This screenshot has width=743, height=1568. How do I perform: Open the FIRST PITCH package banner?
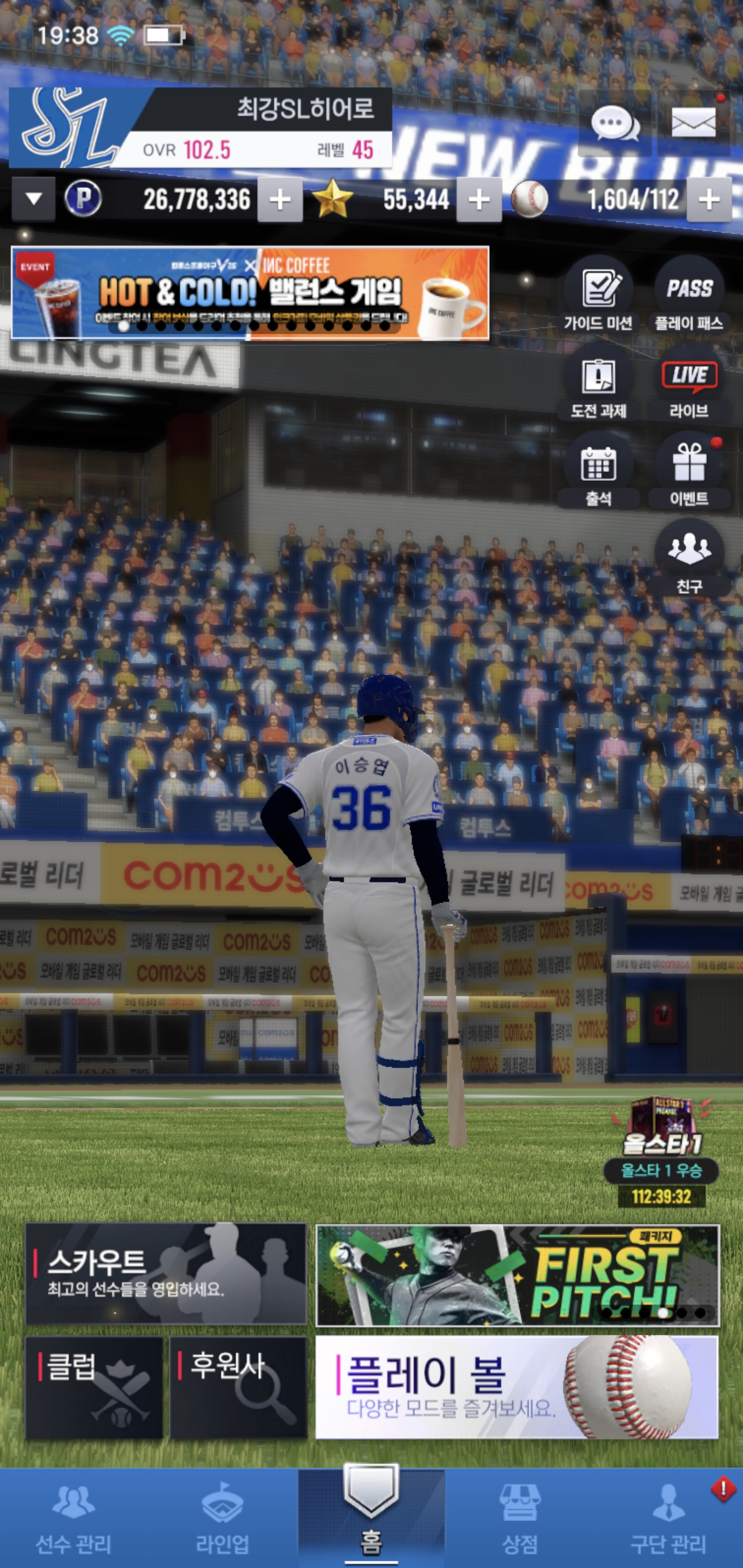[518, 1275]
